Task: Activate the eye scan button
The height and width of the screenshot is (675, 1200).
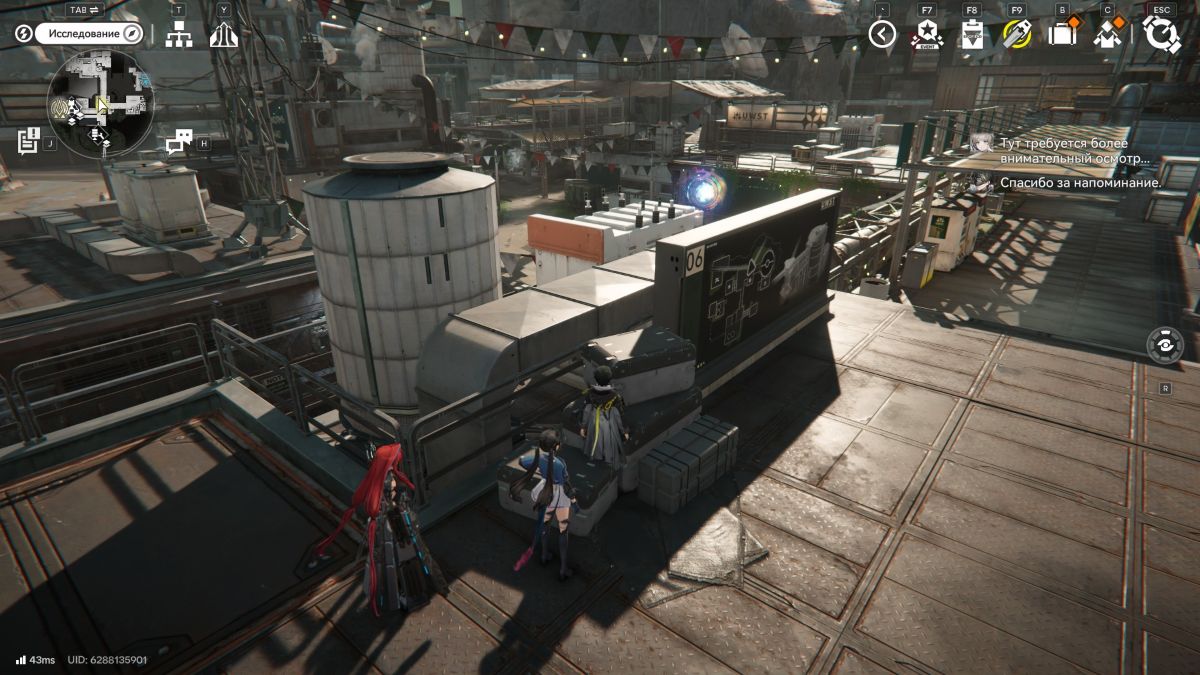Action: tap(1165, 344)
